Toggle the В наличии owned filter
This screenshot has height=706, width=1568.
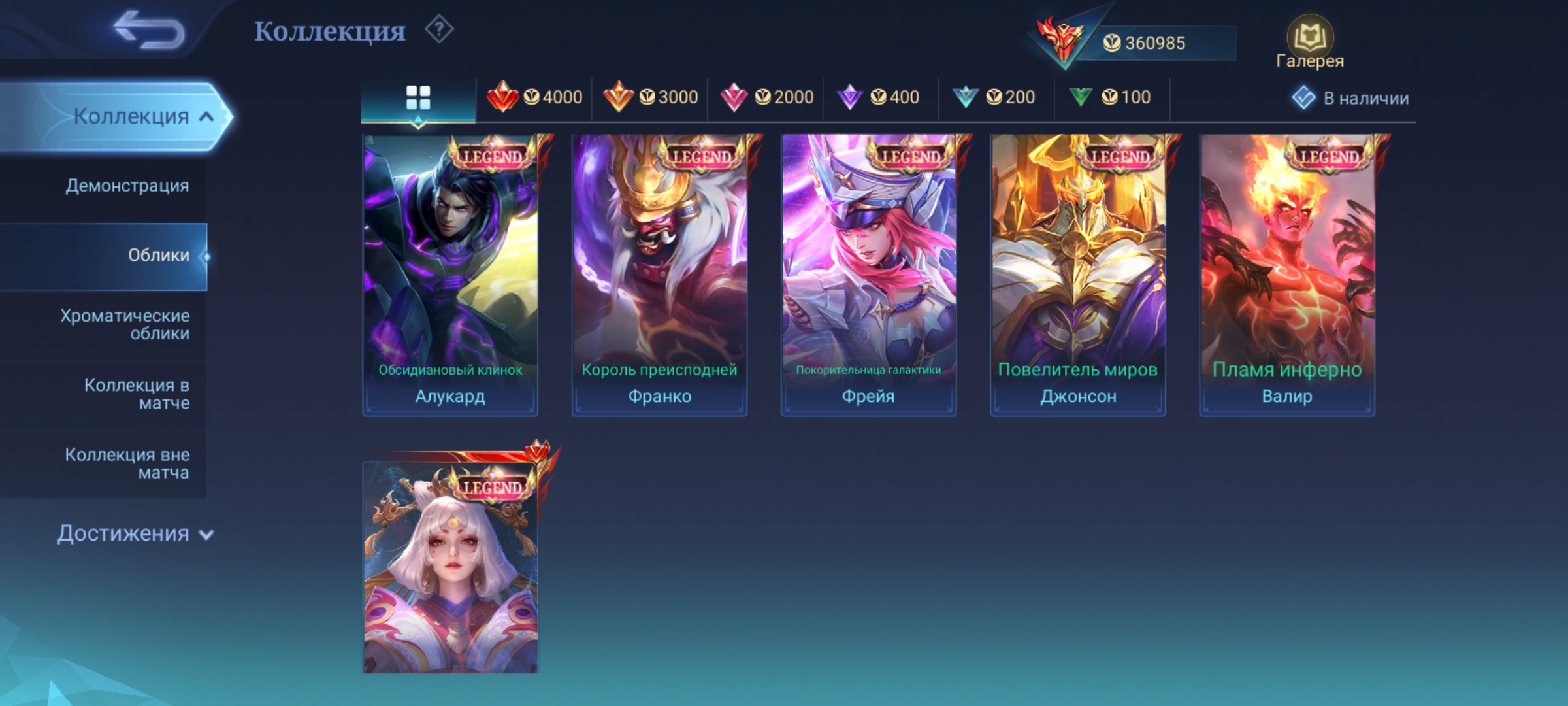(1350, 98)
